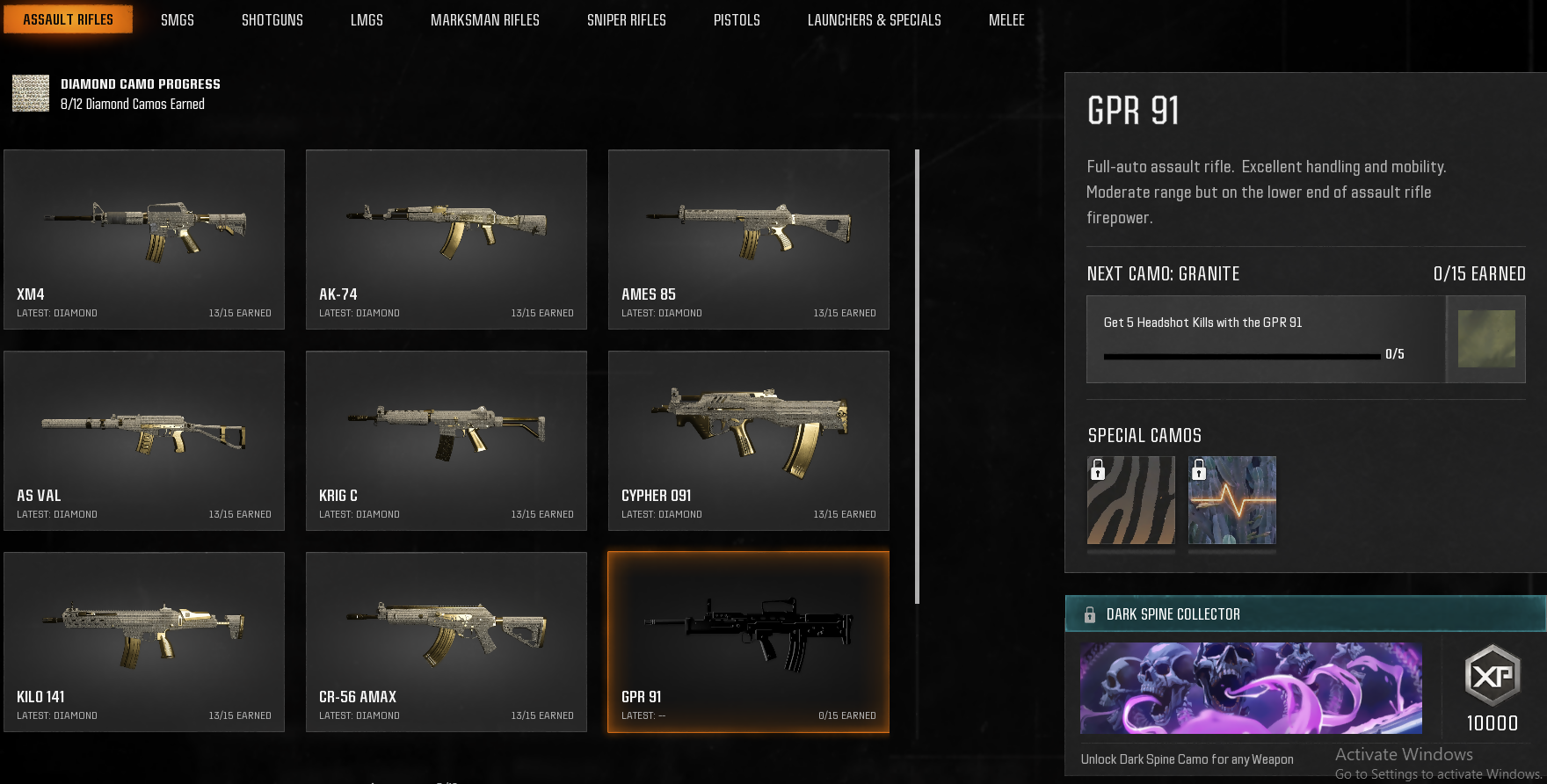Select the locked heartbeat-line special camo
This screenshot has width=1547, height=784.
click(1231, 500)
